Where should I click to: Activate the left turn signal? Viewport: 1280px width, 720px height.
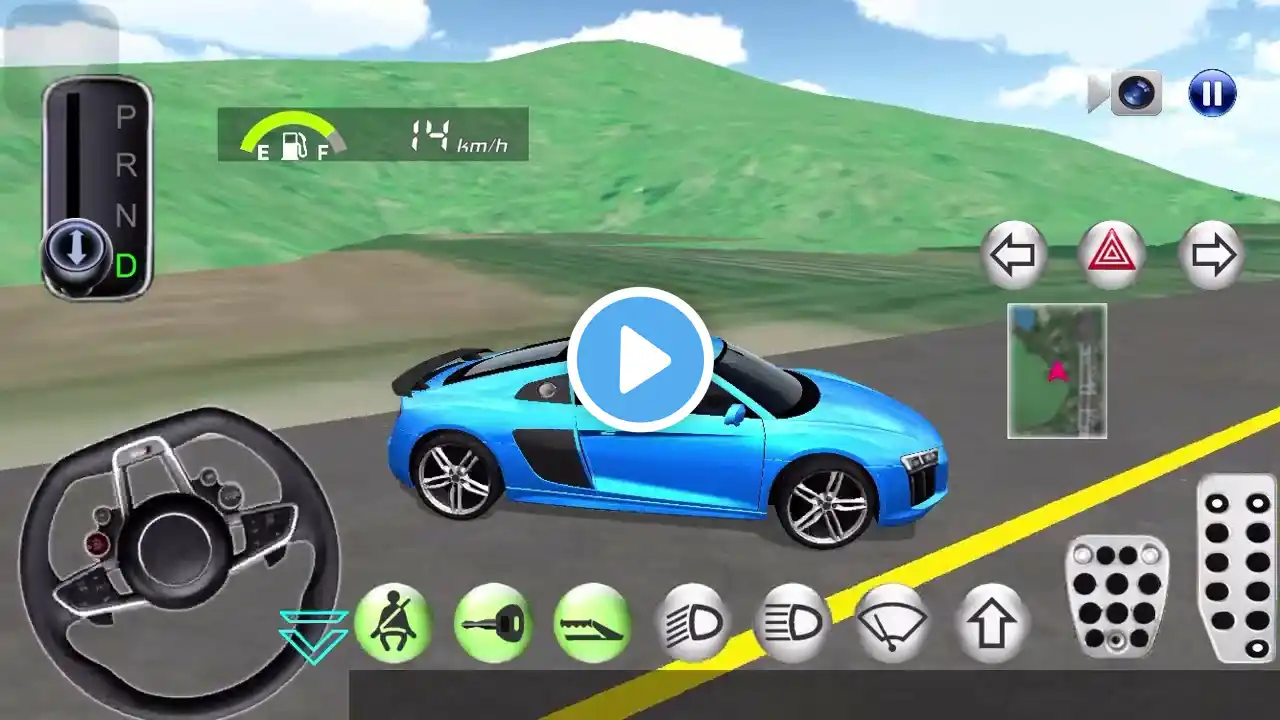(x=1013, y=256)
